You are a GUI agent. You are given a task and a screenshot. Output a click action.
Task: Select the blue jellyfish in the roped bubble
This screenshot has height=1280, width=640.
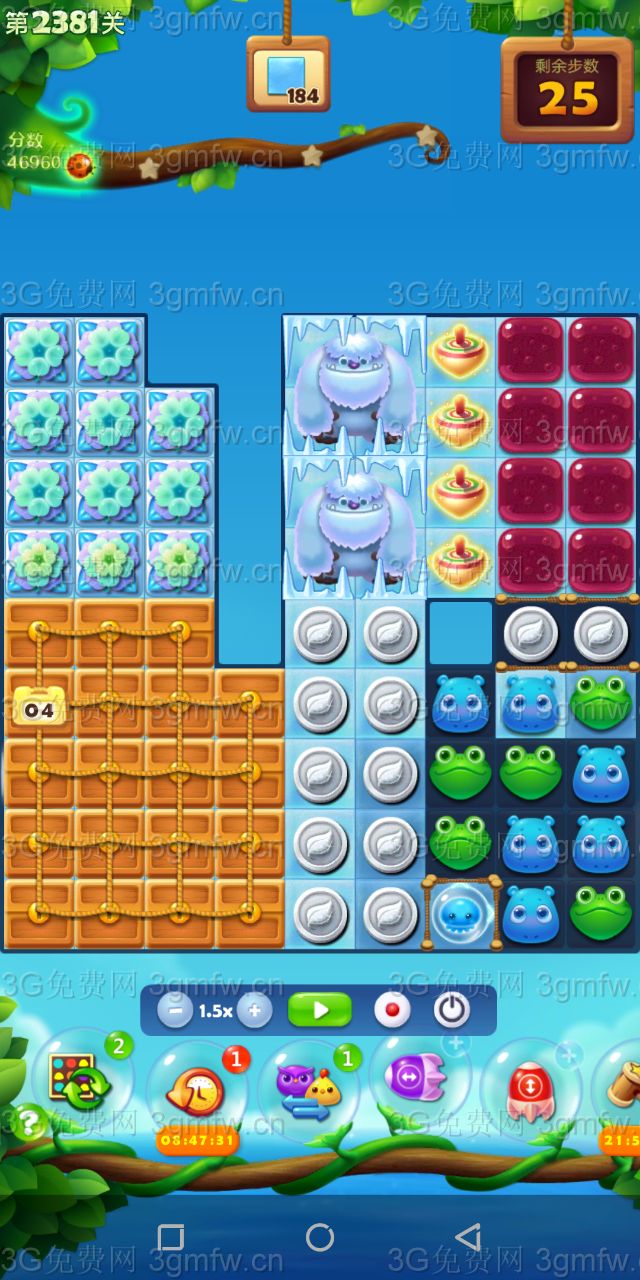[461, 912]
